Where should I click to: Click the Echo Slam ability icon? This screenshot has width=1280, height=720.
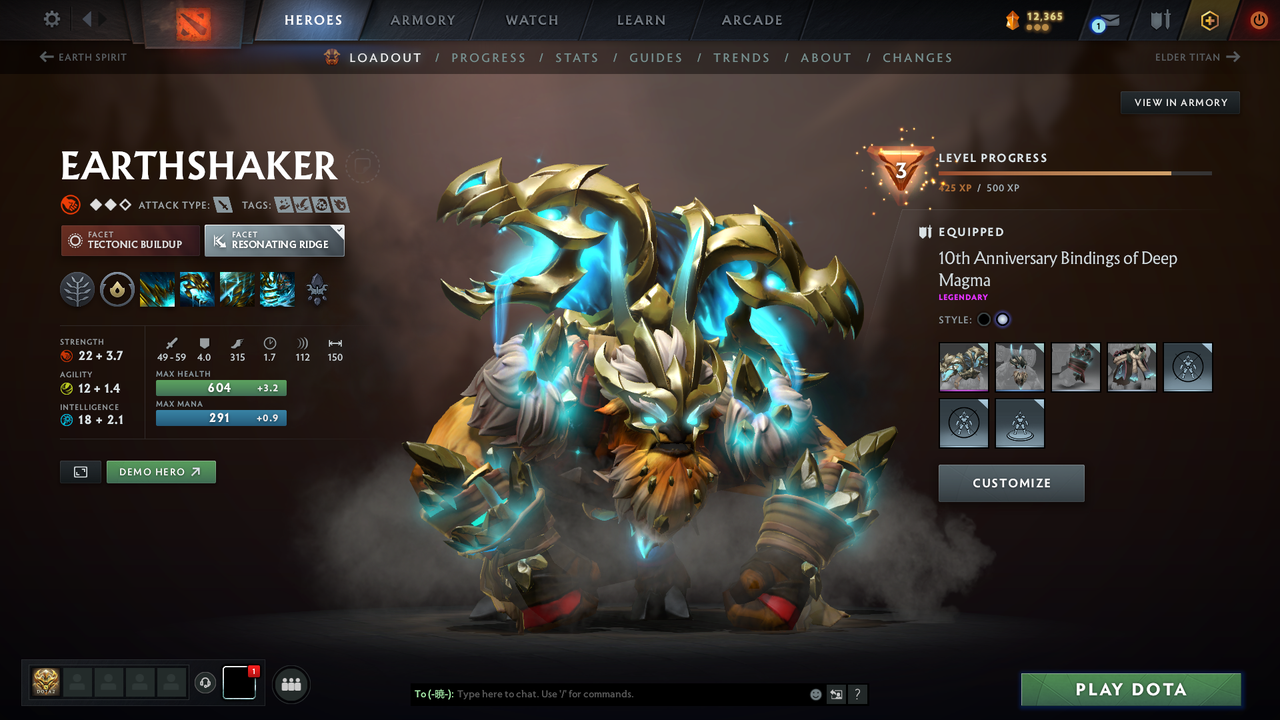pos(277,290)
